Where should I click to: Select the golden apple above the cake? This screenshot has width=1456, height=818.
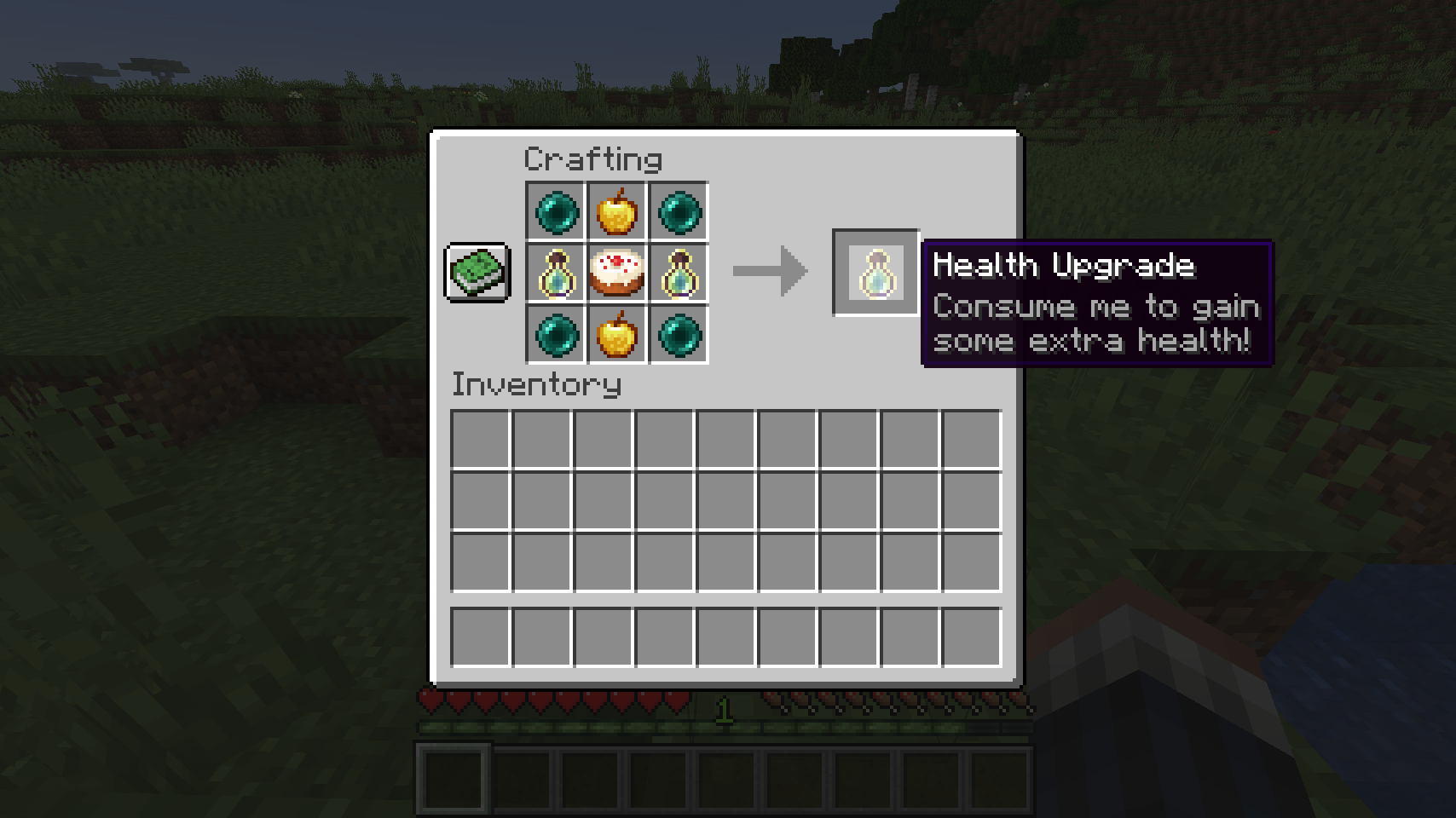[617, 211]
